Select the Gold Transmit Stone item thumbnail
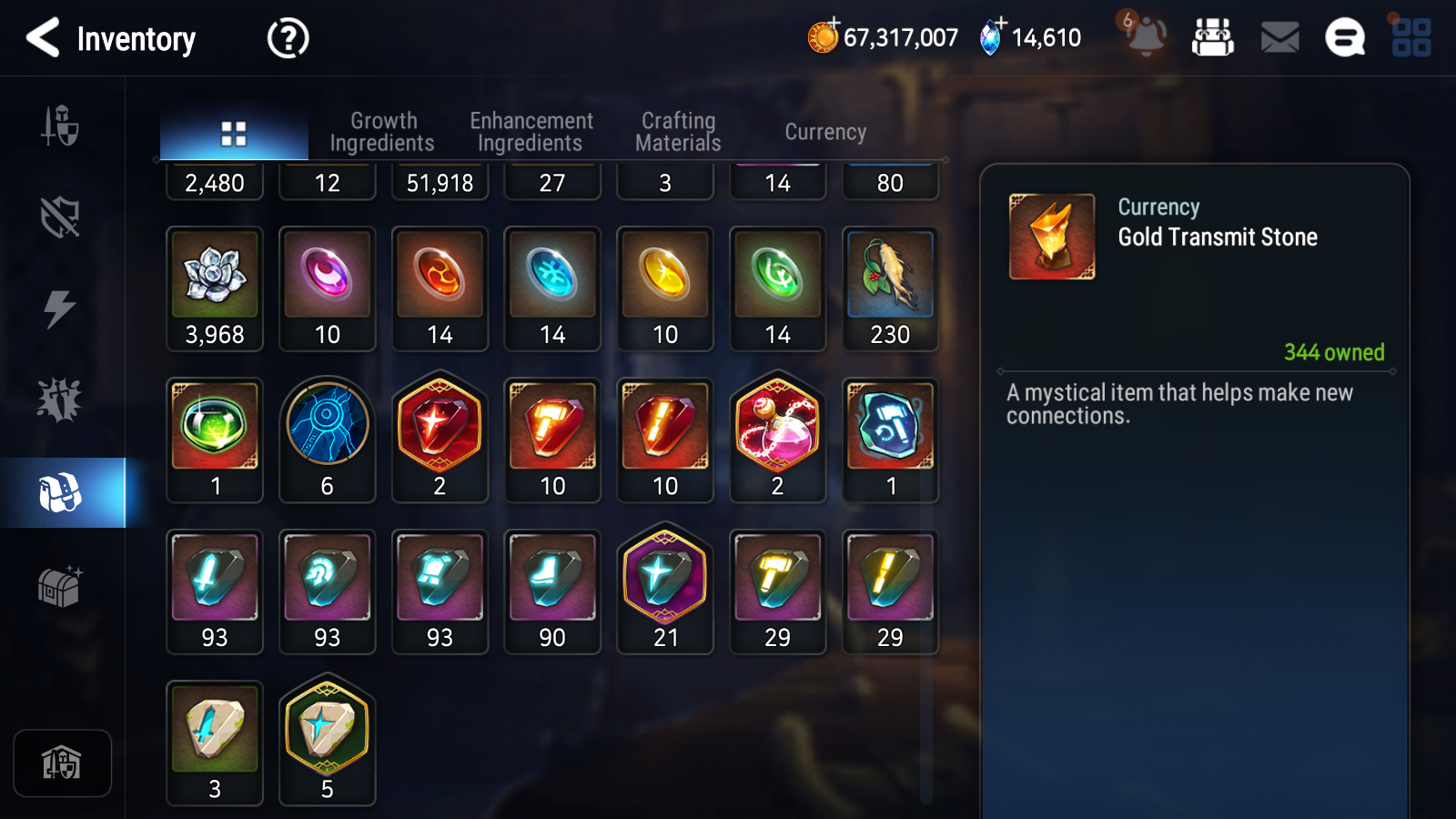Screen dimensions: 1456x819 pos(1052,235)
